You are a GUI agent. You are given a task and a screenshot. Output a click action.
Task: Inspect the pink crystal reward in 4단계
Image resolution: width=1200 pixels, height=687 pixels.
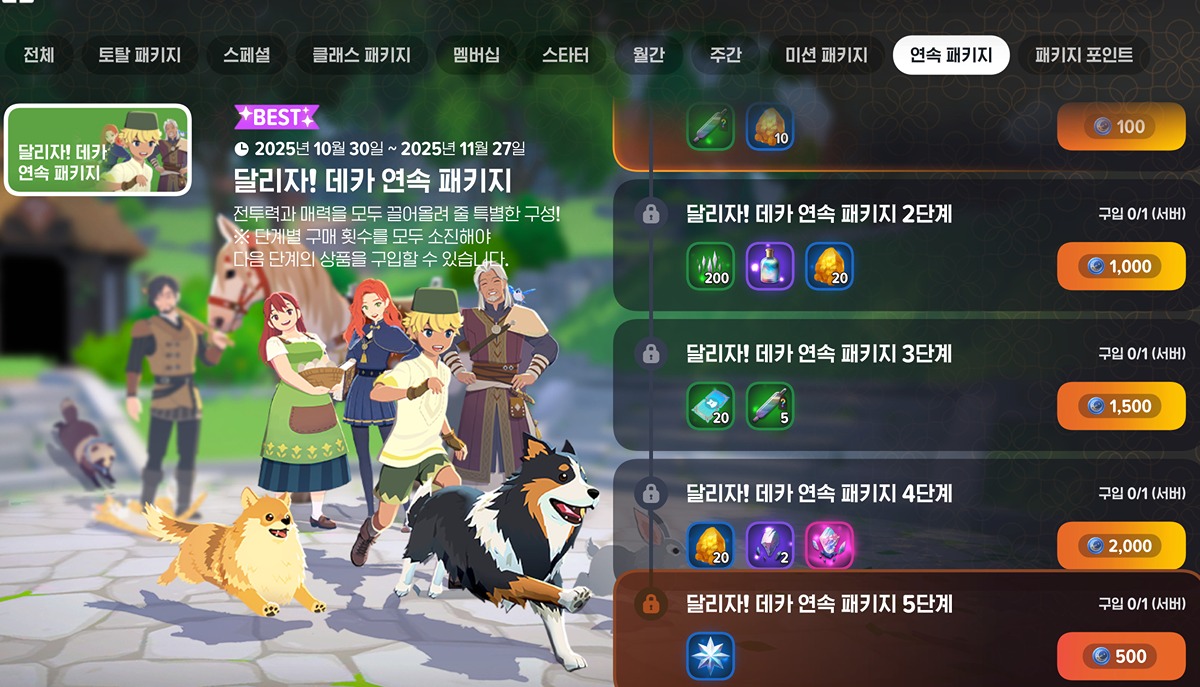829,546
